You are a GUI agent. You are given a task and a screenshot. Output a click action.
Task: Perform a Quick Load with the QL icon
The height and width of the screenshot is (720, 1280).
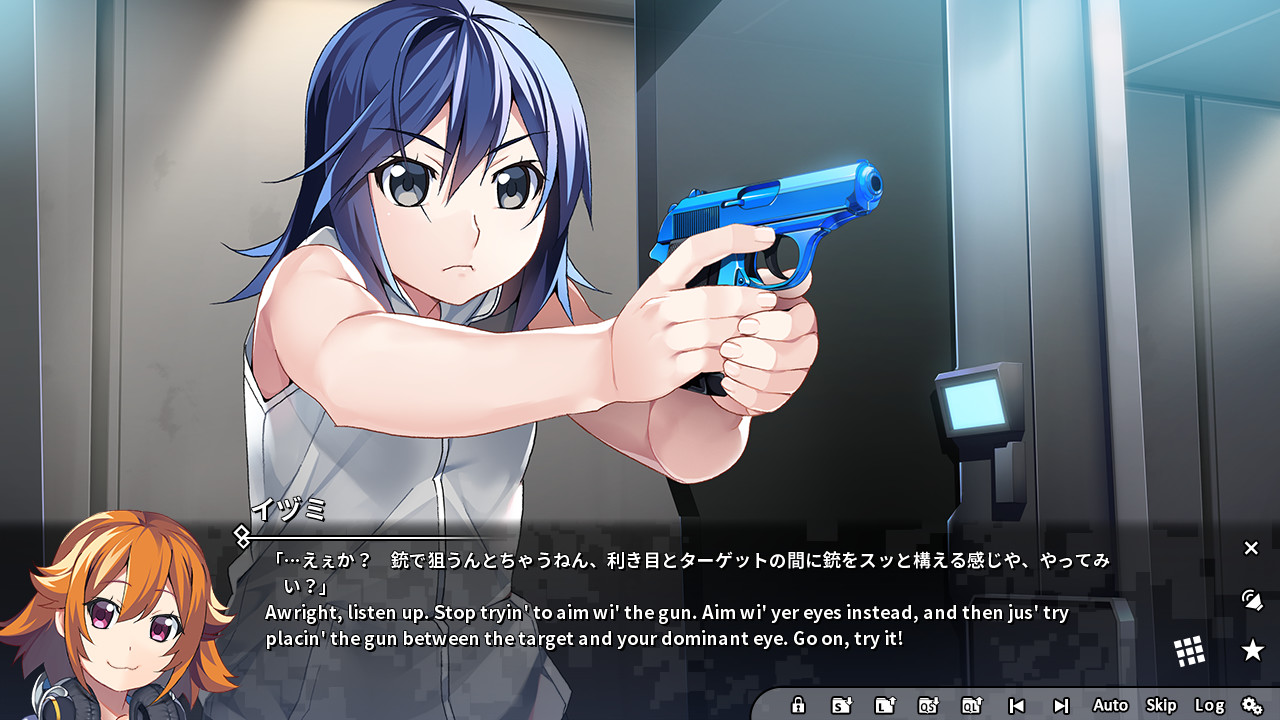coord(971,705)
